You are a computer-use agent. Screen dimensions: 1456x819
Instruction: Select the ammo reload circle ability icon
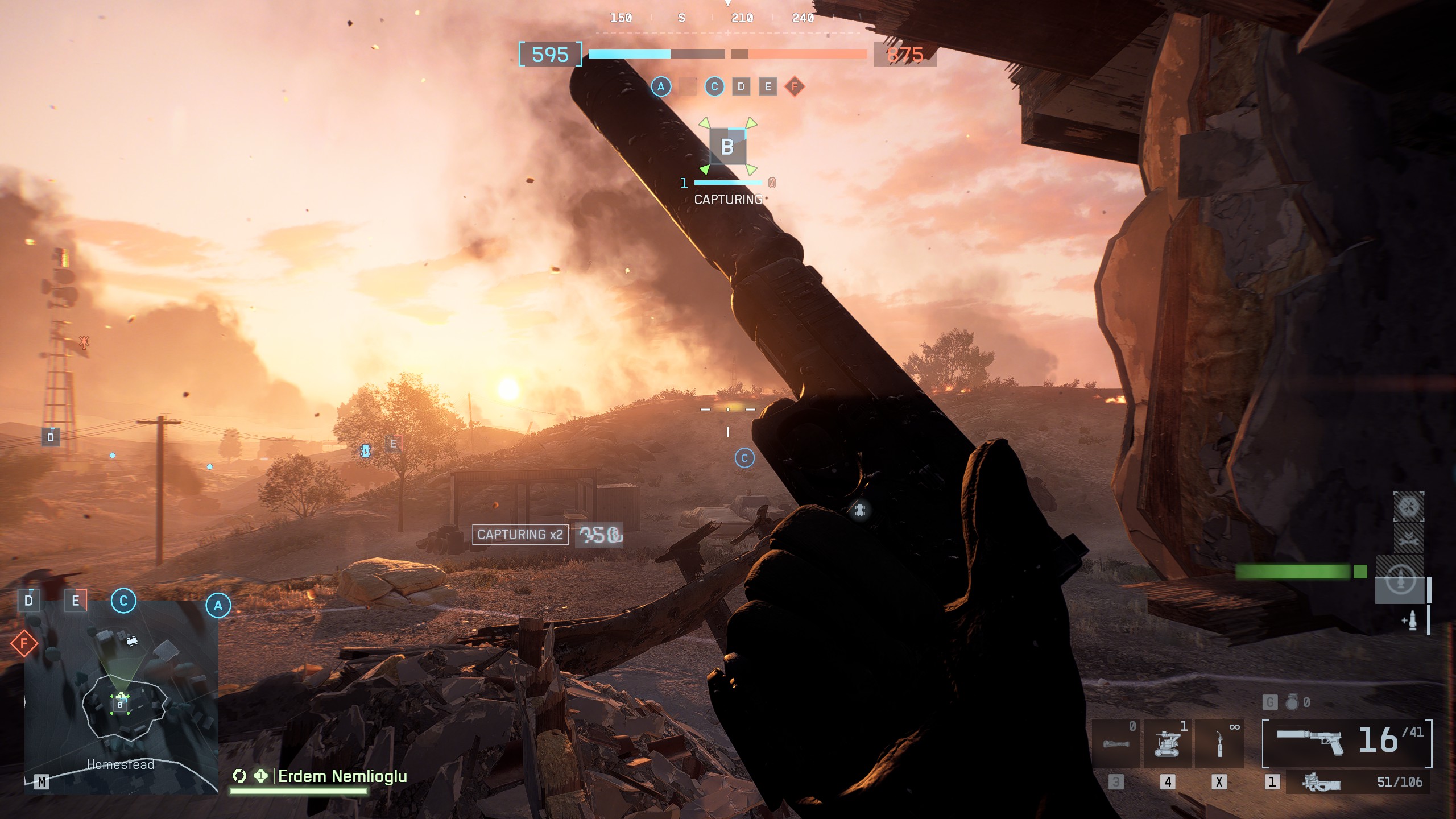click(x=1400, y=581)
